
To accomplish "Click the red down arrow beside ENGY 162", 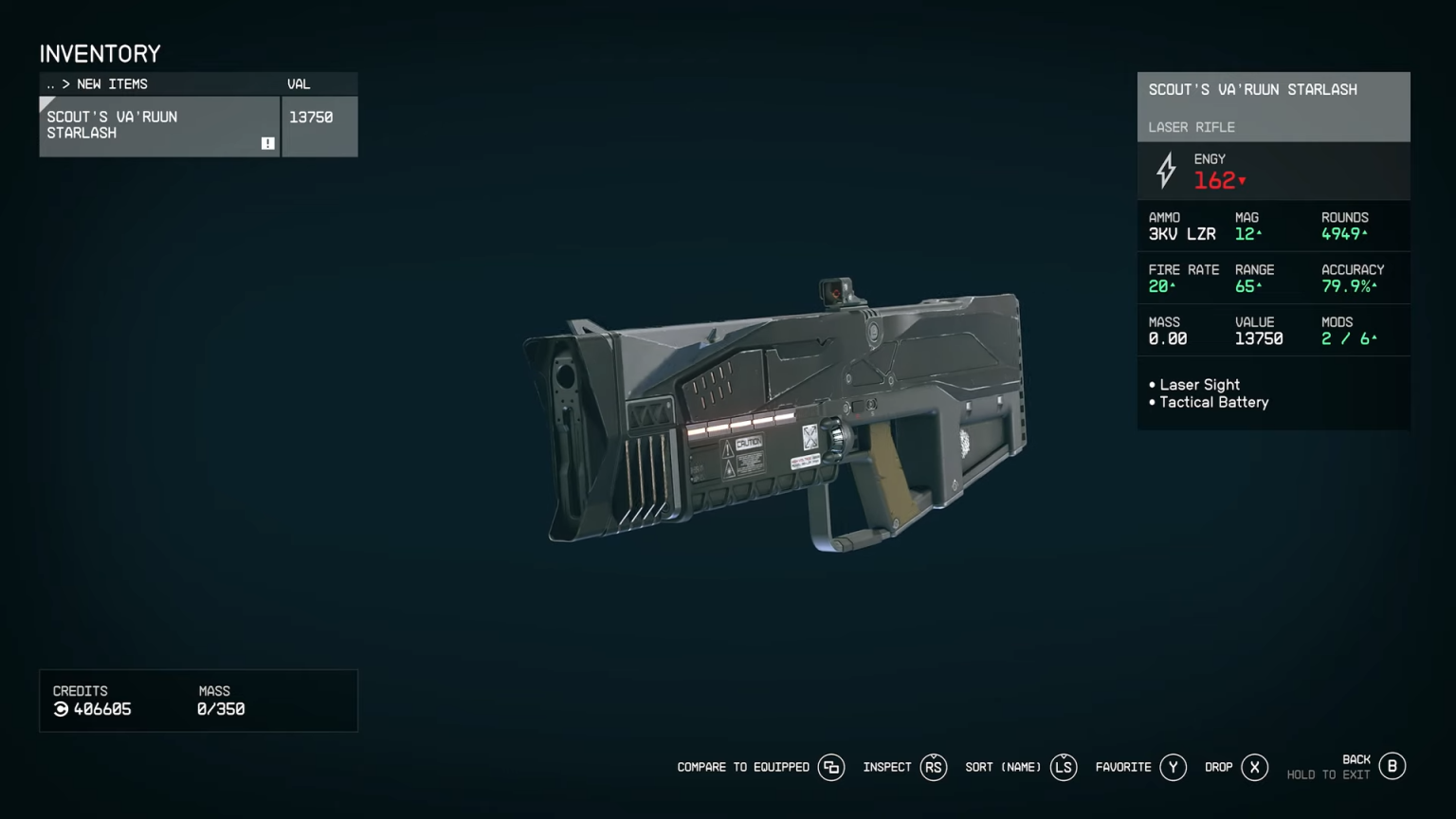I will [x=1244, y=181].
